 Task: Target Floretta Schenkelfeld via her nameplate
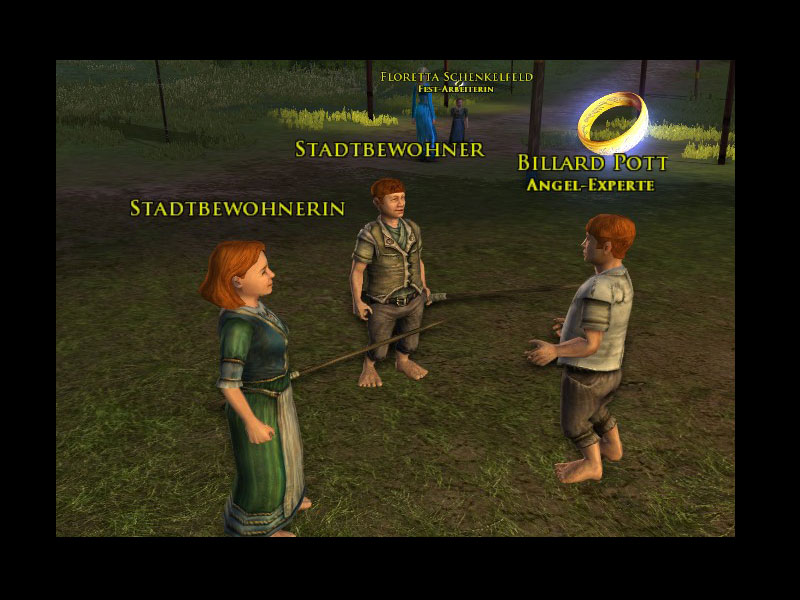[456, 76]
